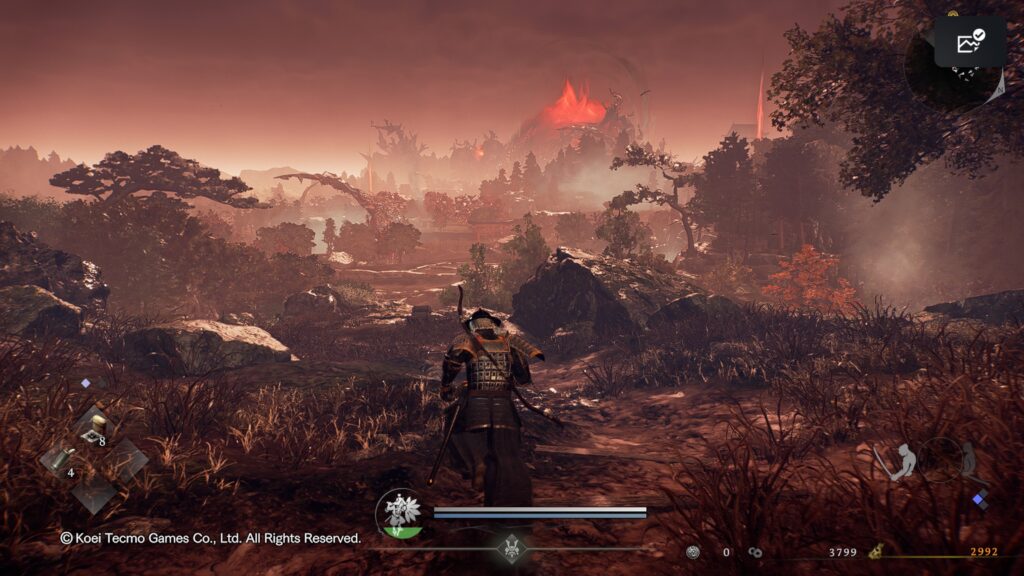This screenshot has width=1024, height=576.
Task: Select the top shortcut item with count 8
Action: point(95,428)
